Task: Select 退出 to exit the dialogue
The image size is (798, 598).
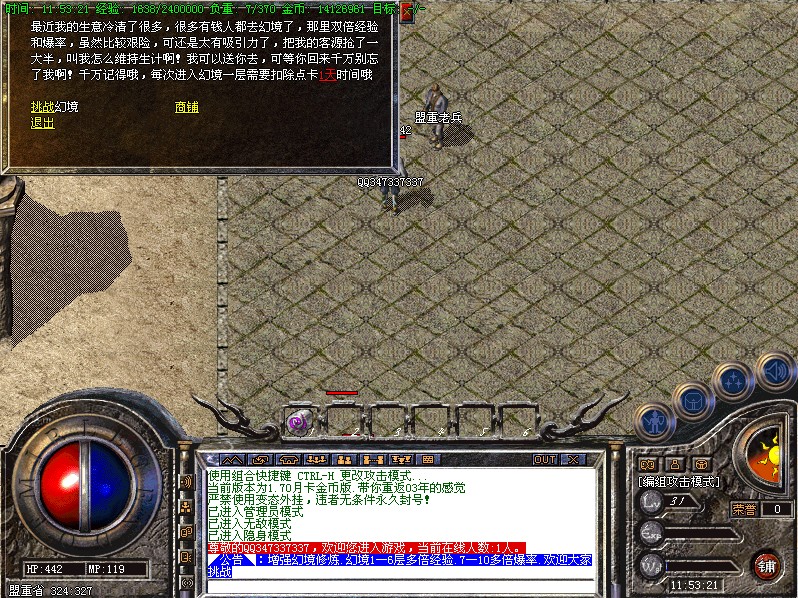Action: click(43, 123)
